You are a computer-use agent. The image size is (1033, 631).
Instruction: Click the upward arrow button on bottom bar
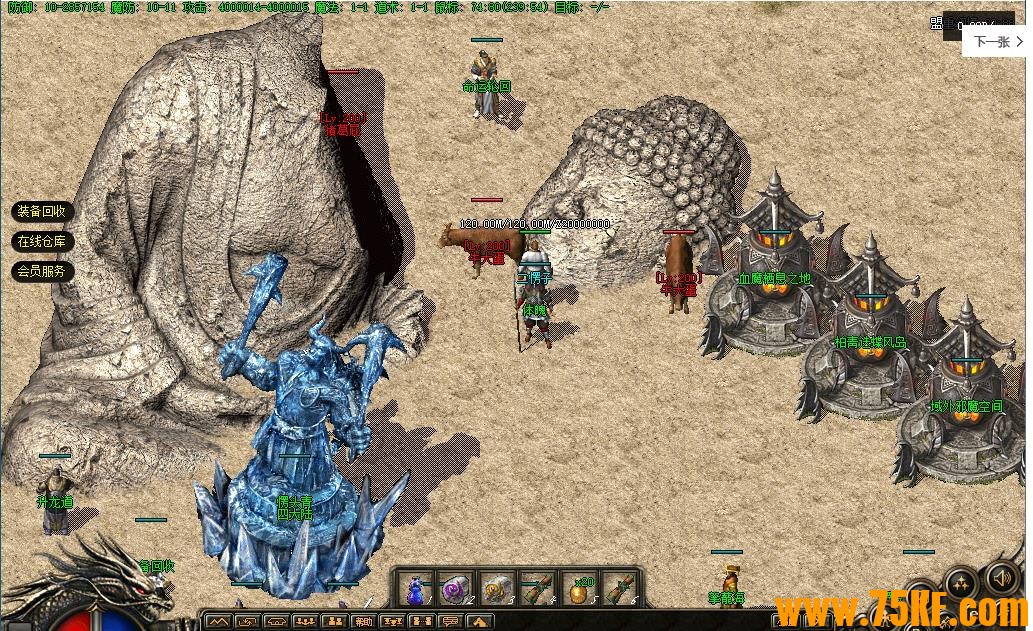479,621
